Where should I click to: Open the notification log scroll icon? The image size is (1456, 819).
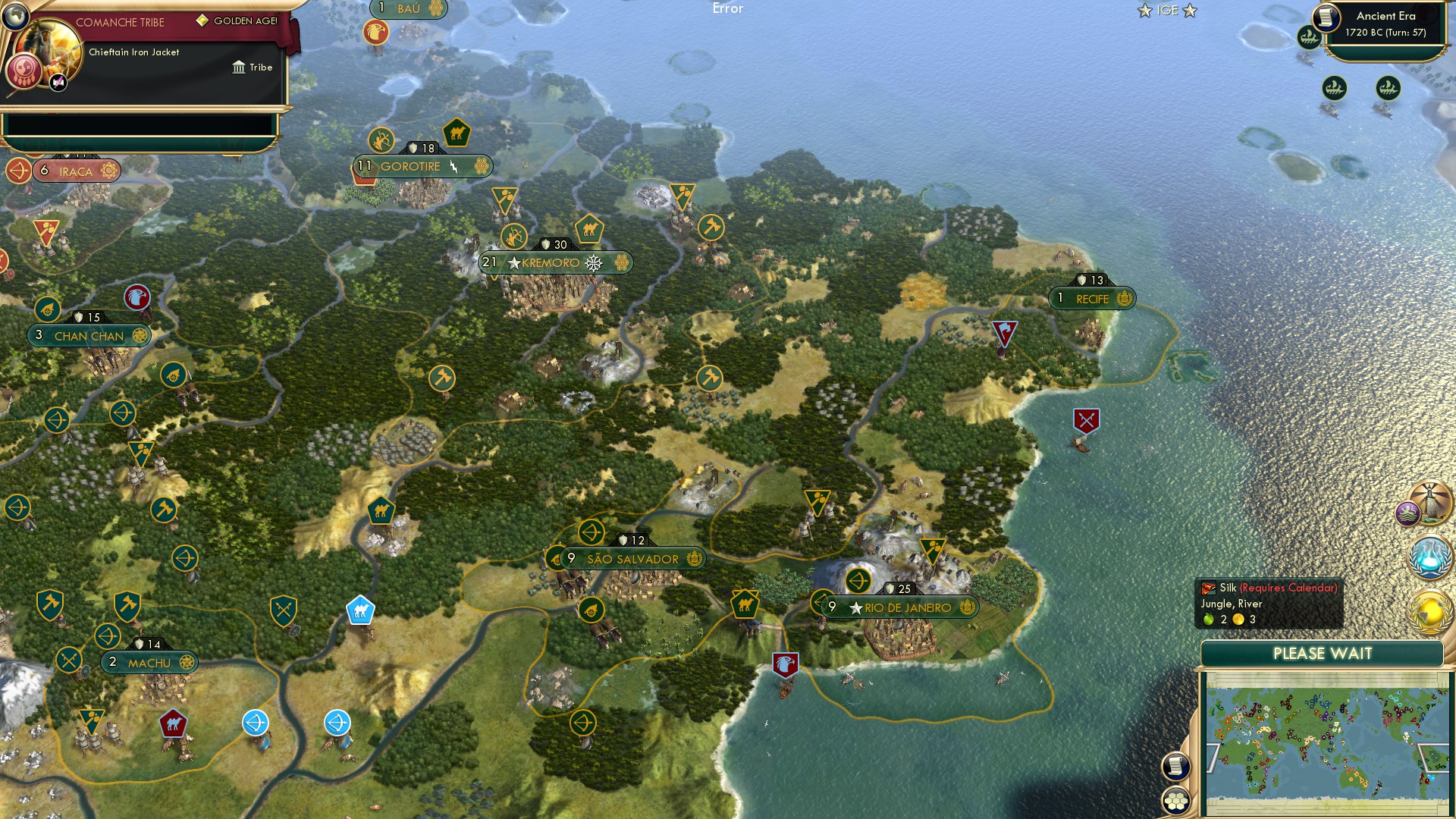(x=1175, y=765)
